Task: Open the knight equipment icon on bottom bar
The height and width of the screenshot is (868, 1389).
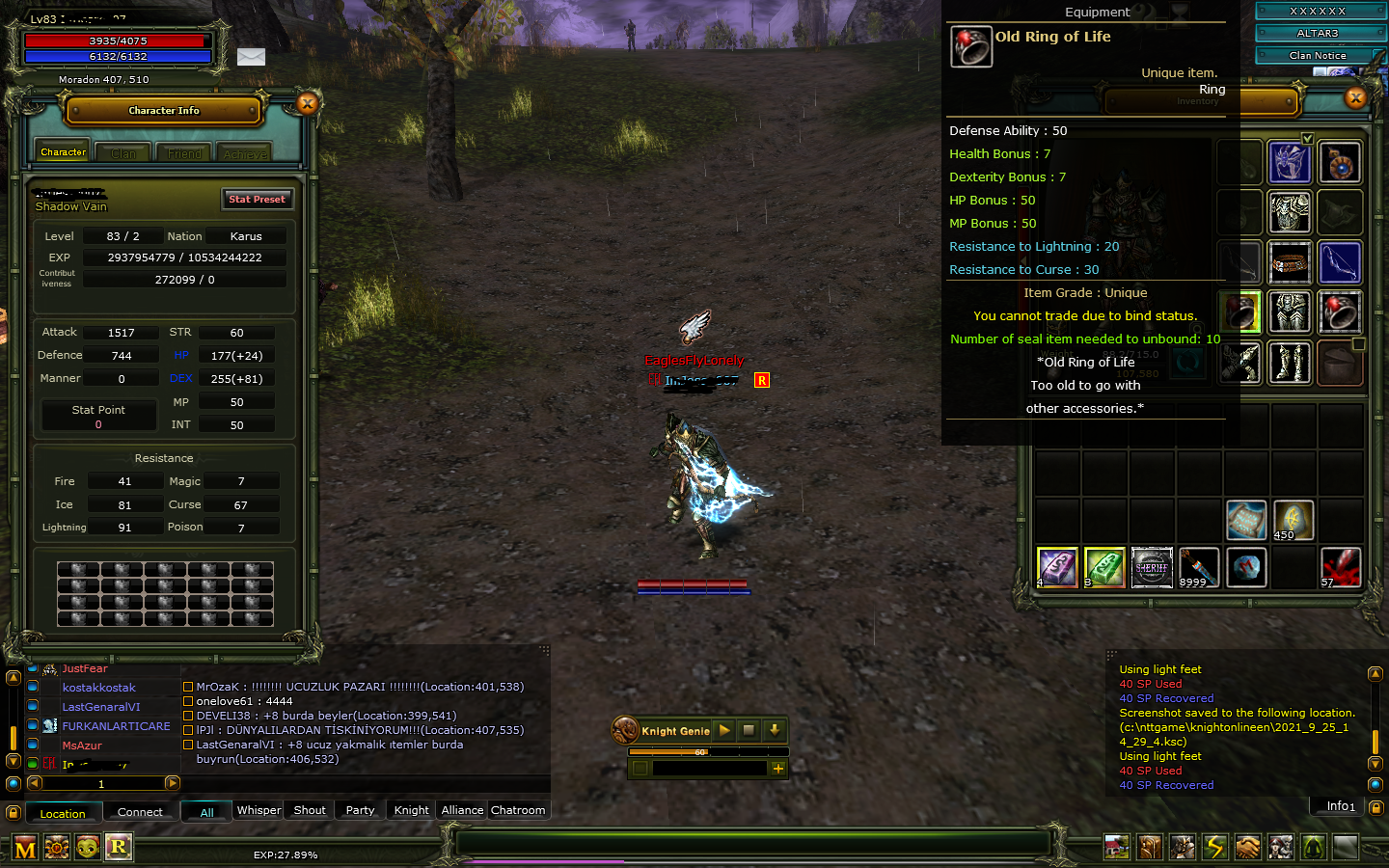Action: pyautogui.click(x=1182, y=847)
